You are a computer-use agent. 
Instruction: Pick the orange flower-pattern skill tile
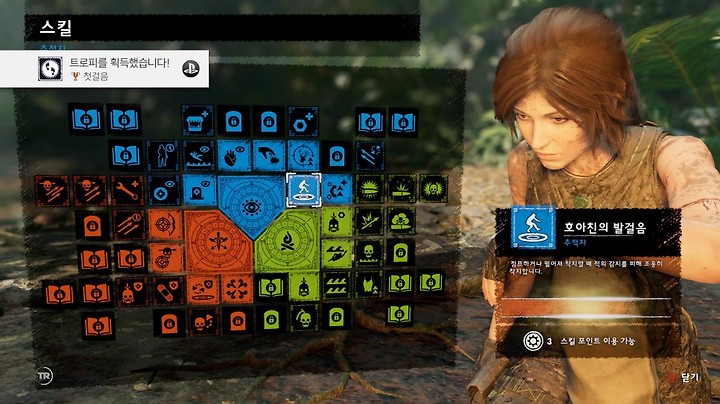coord(233,290)
